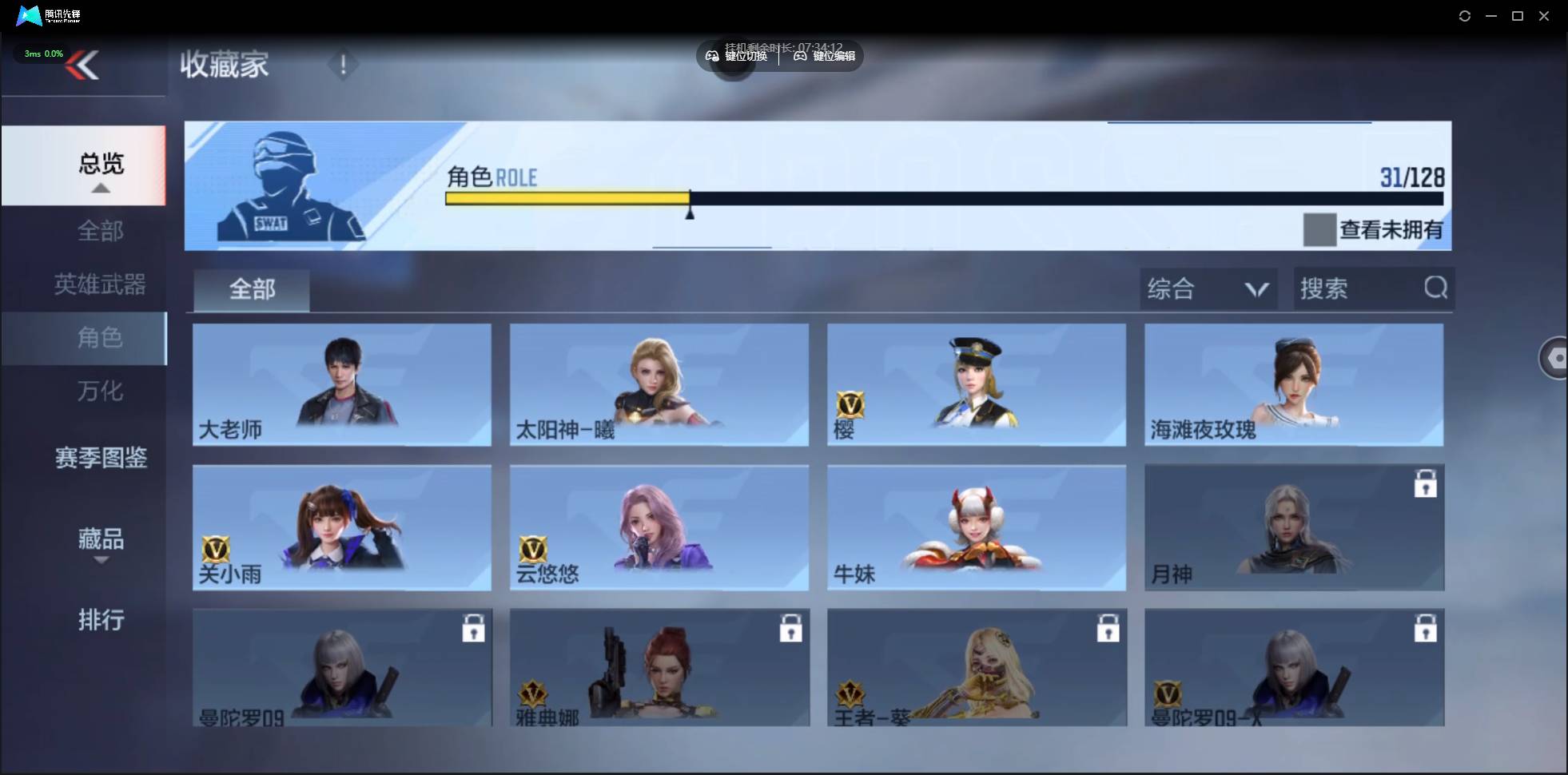The width and height of the screenshot is (1568, 775).
Task: Open 赛季图鉴 in the sidebar
Action: coord(101,458)
